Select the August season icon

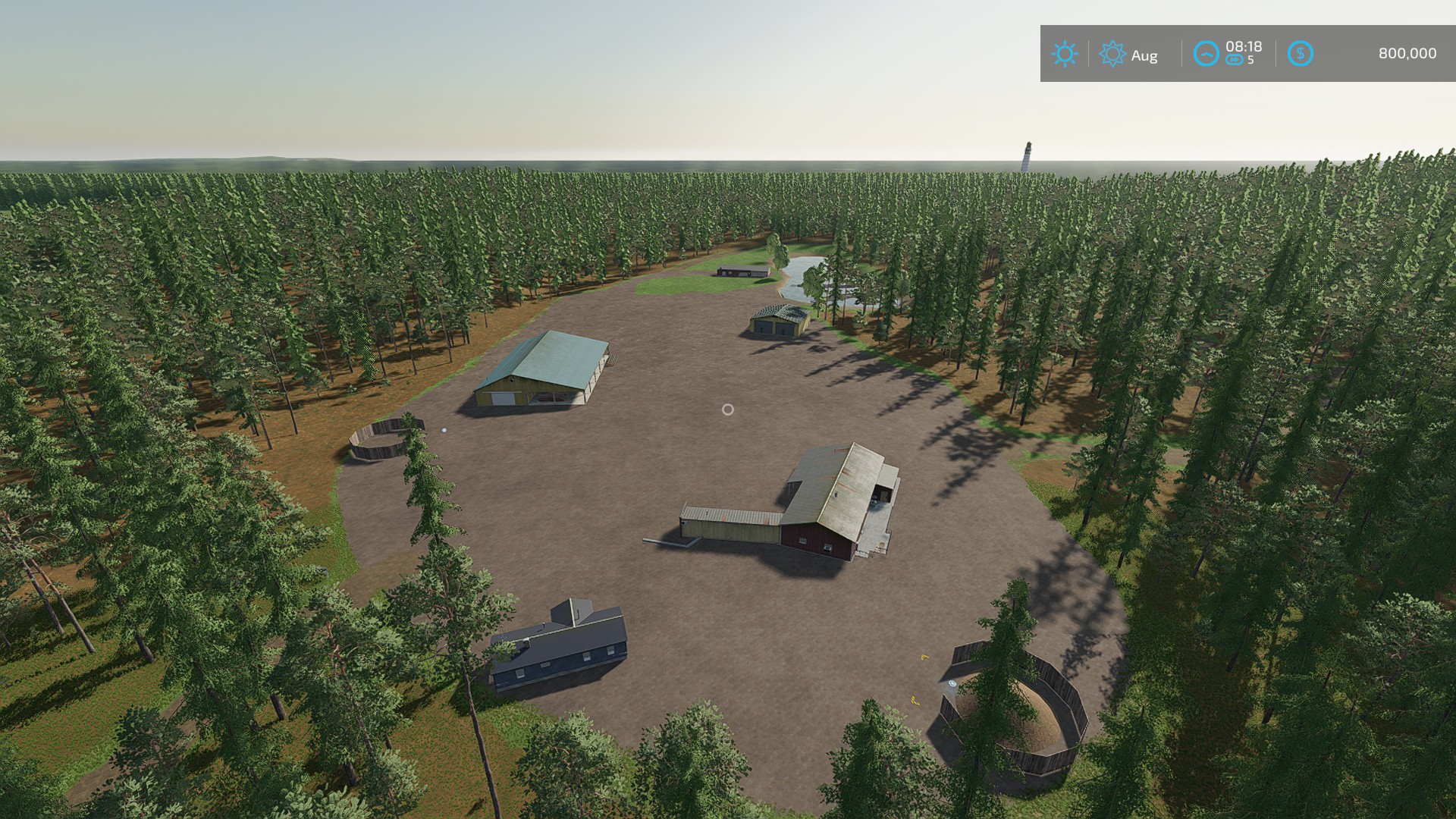click(1112, 54)
